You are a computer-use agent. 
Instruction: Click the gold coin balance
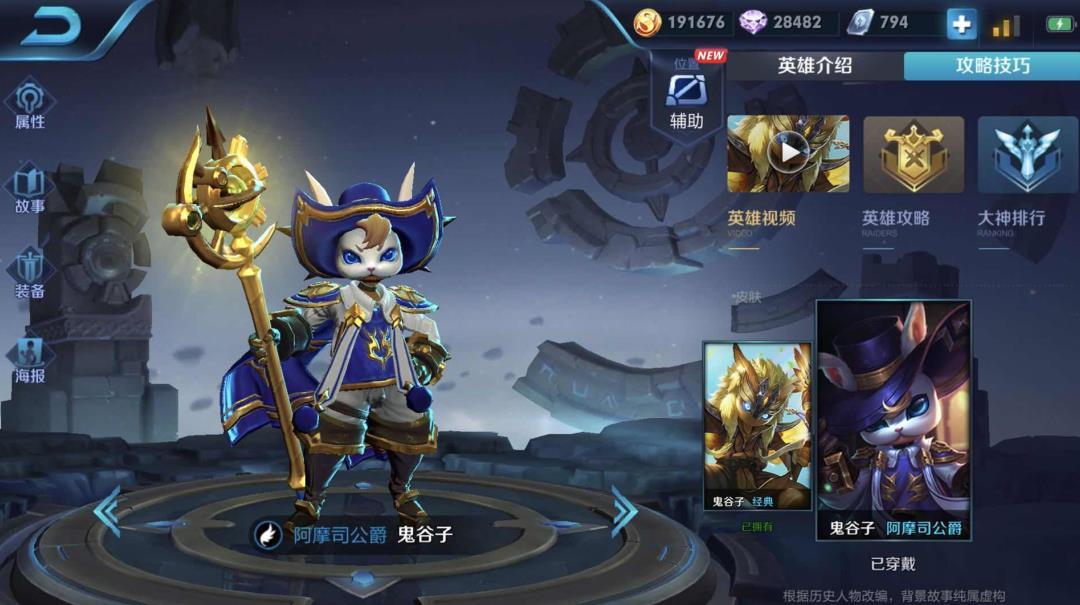680,23
